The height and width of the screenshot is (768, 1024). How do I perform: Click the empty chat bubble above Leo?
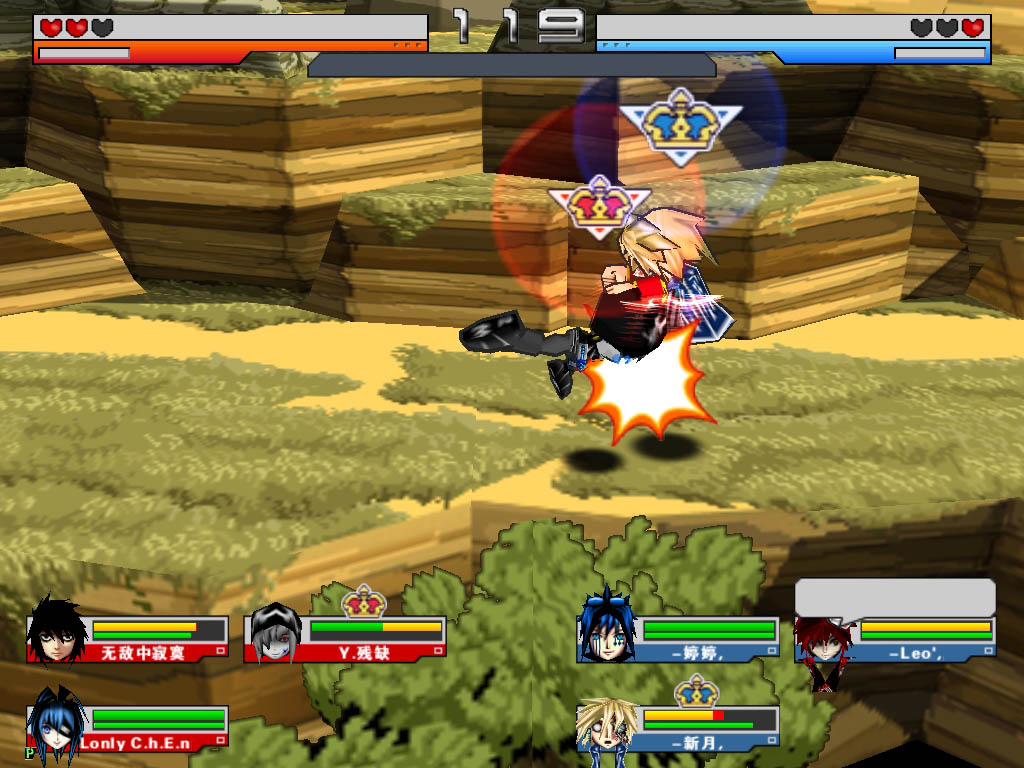coord(895,596)
